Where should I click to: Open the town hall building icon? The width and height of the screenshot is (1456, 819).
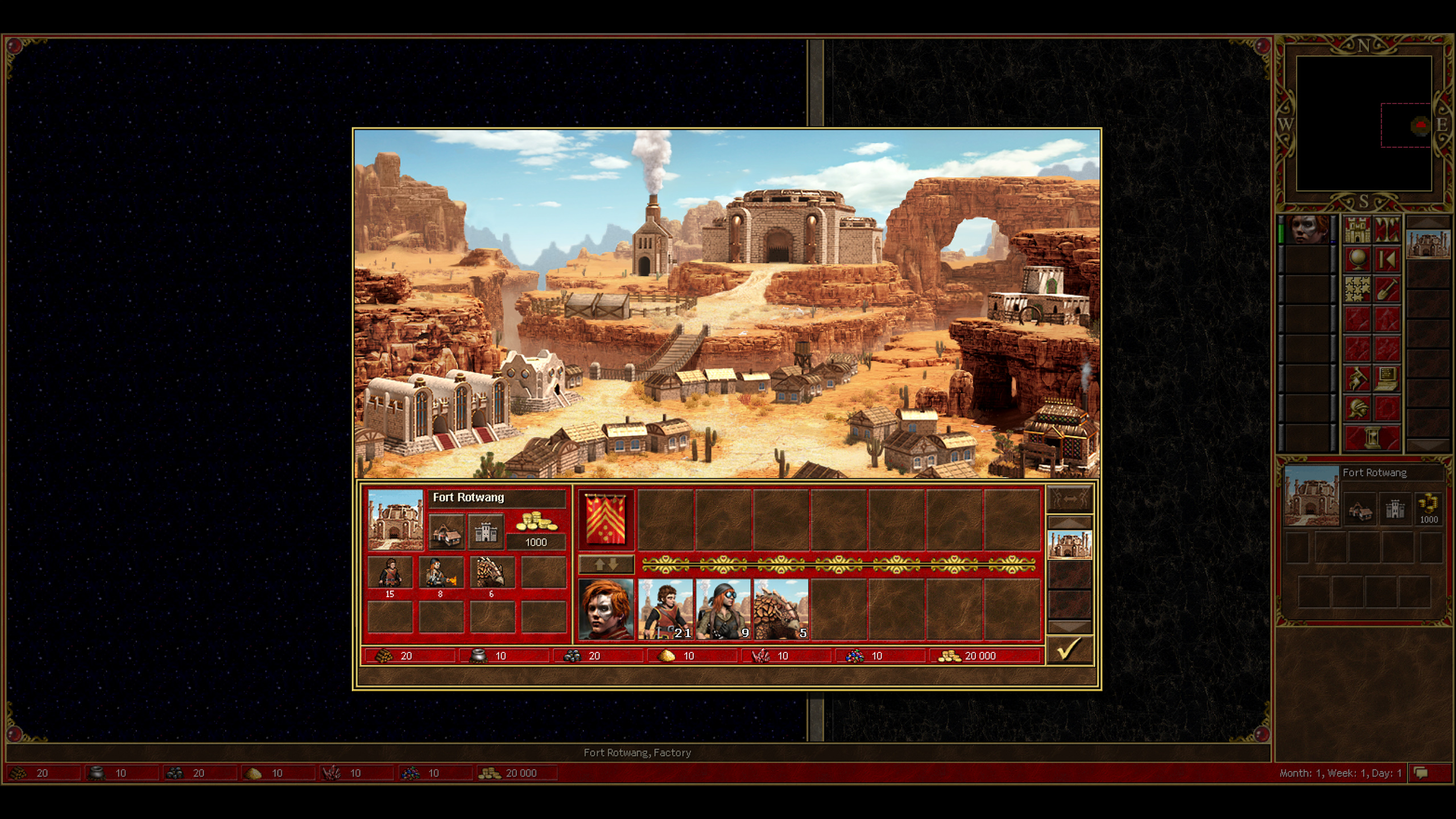446,532
